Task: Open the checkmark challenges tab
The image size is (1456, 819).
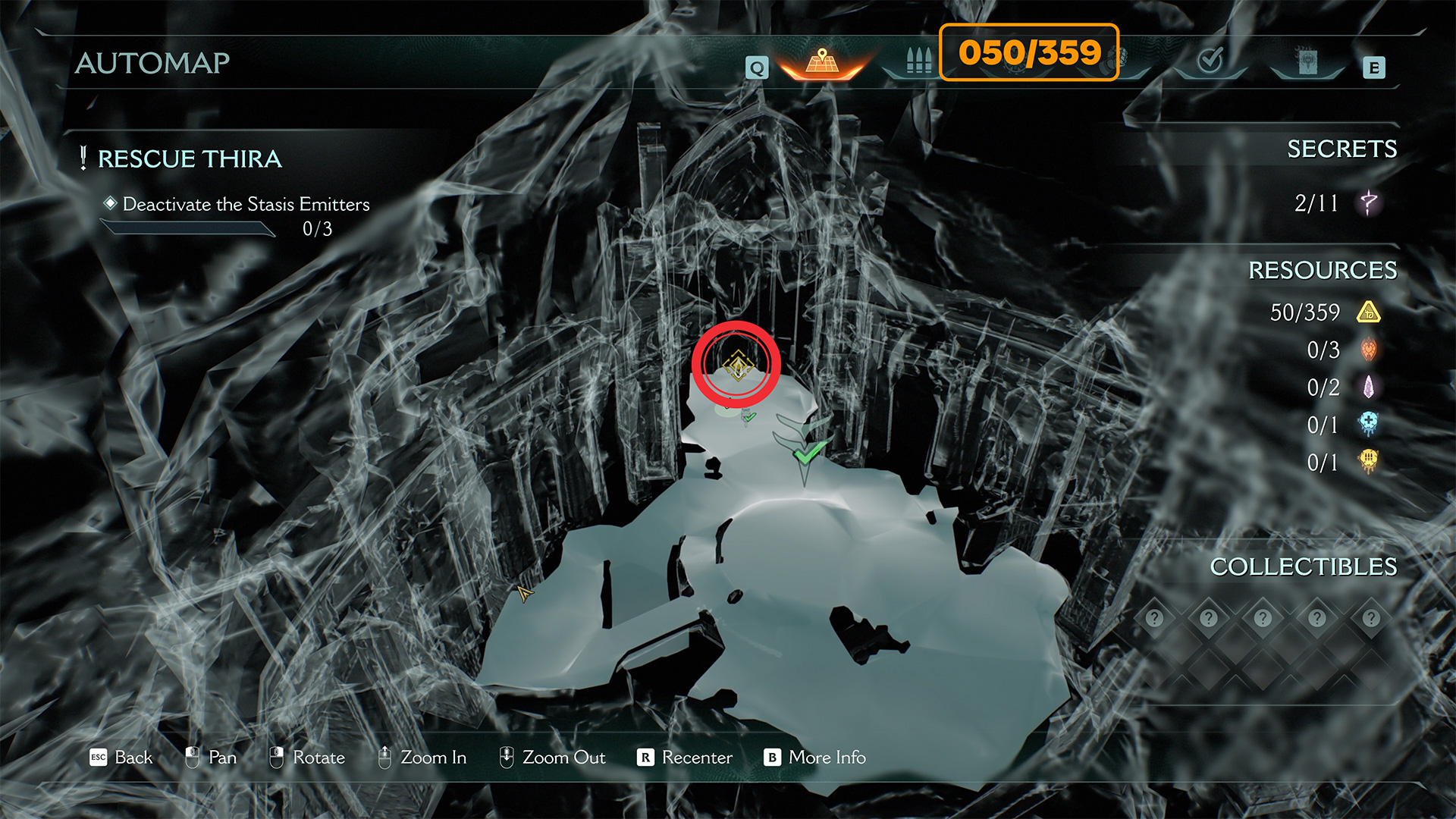Action: tap(1210, 60)
